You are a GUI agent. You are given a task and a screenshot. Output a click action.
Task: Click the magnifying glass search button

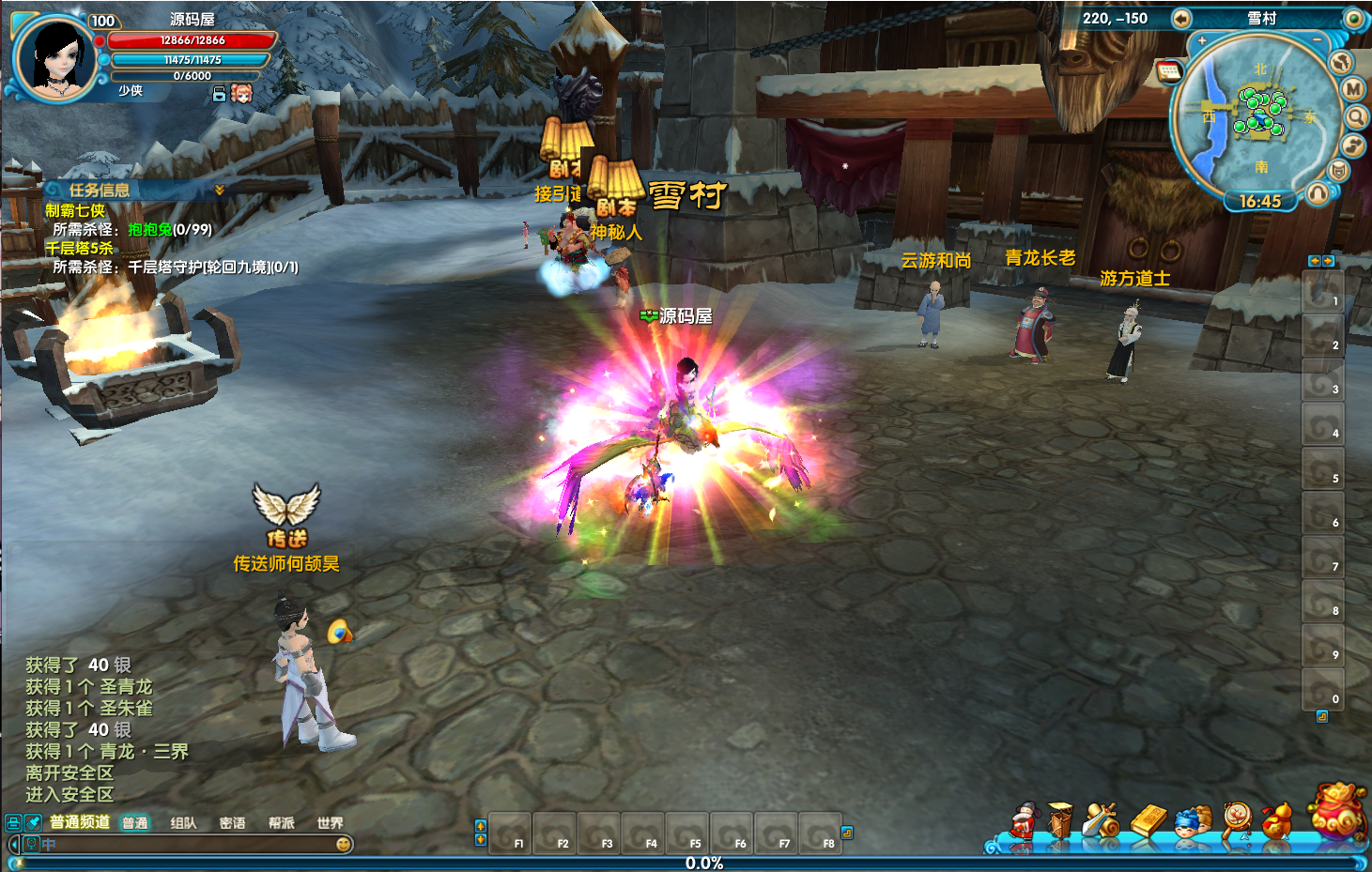pyautogui.click(x=1356, y=117)
